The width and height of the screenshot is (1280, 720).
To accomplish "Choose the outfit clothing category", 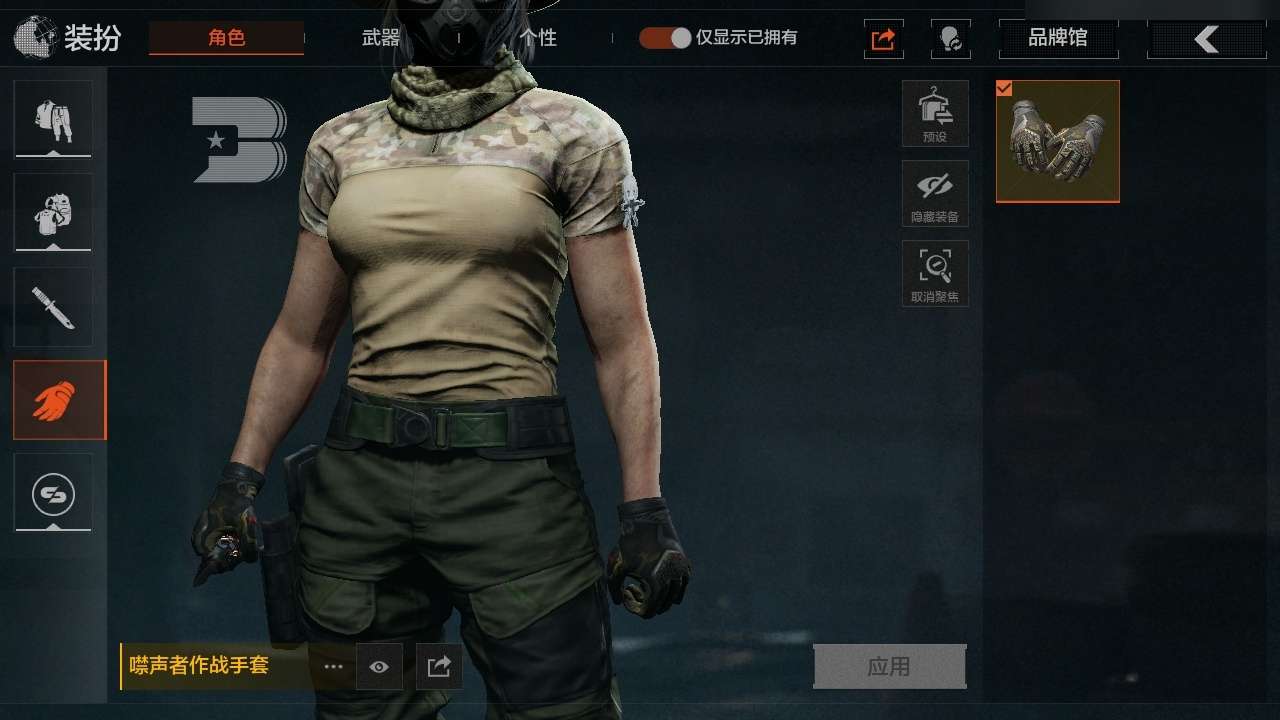I will coord(53,119).
